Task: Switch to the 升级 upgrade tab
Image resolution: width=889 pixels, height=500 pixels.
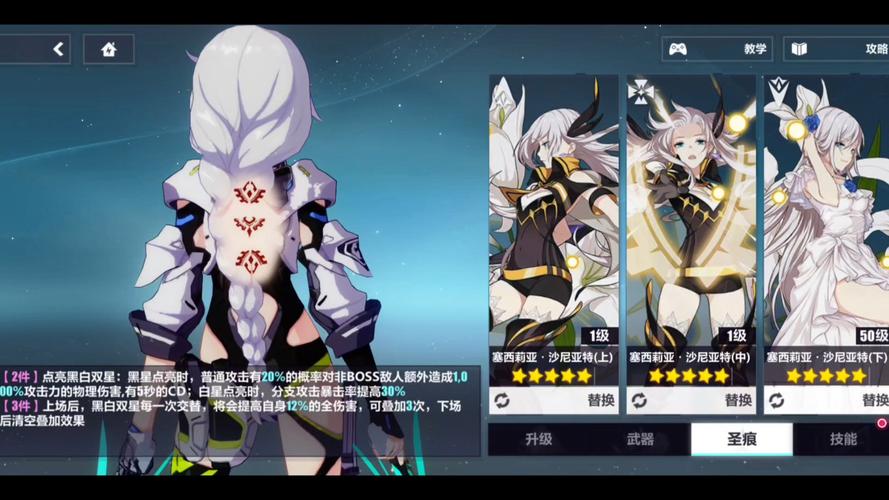Action: pyautogui.click(x=538, y=439)
